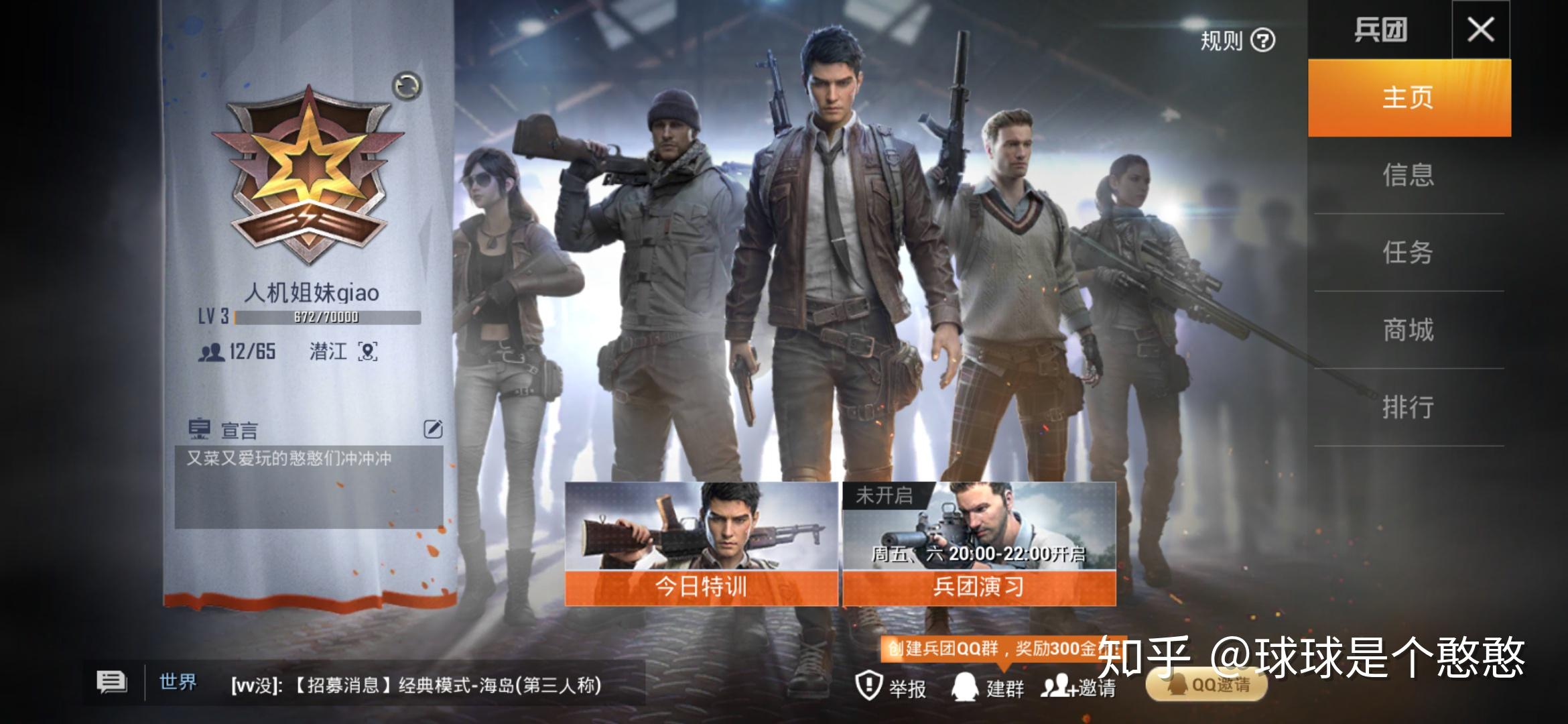
Task: Open the 商城 shop tab
Action: pos(1409,330)
